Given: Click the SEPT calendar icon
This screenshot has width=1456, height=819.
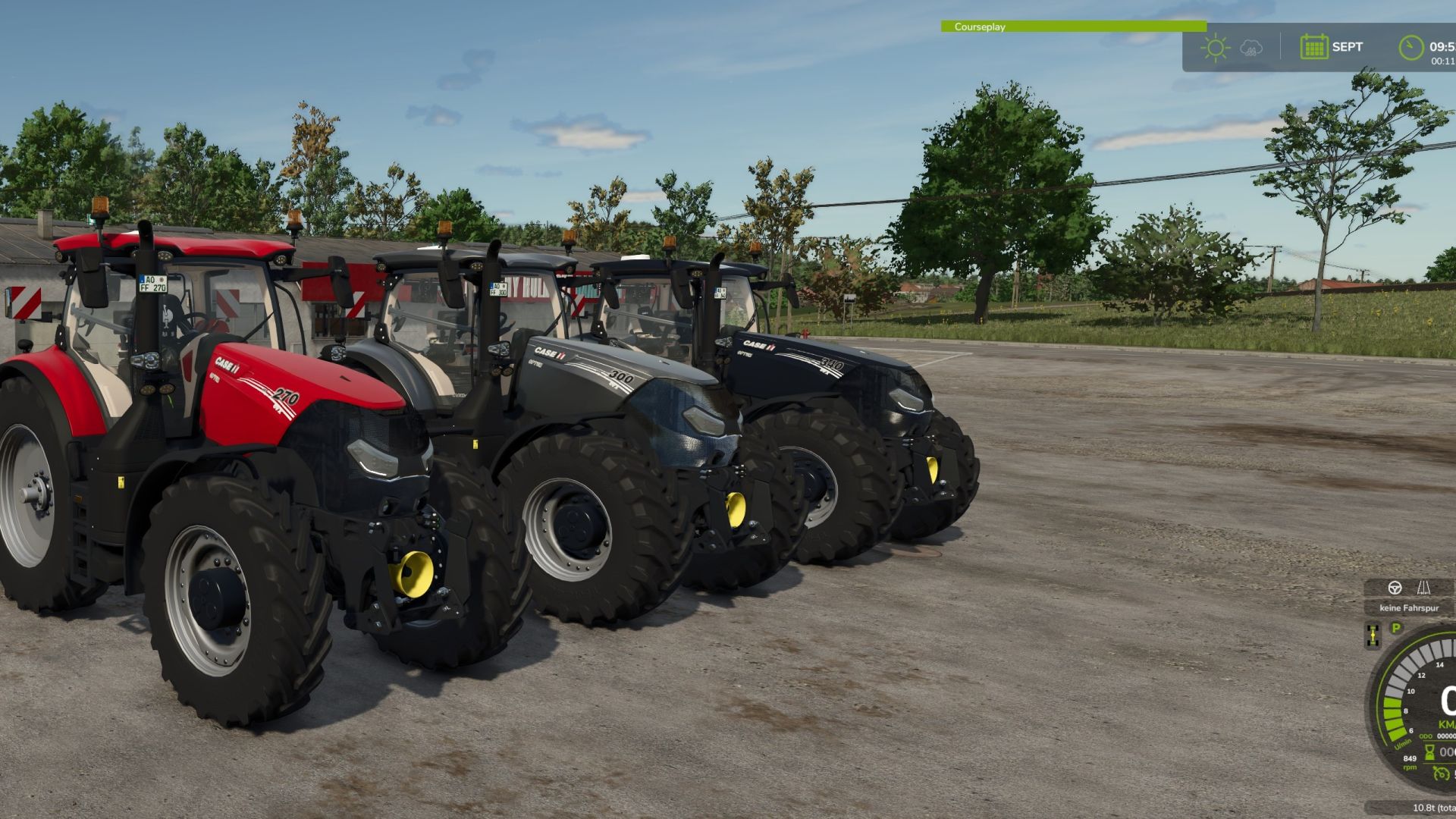Looking at the screenshot, I should click(x=1314, y=47).
